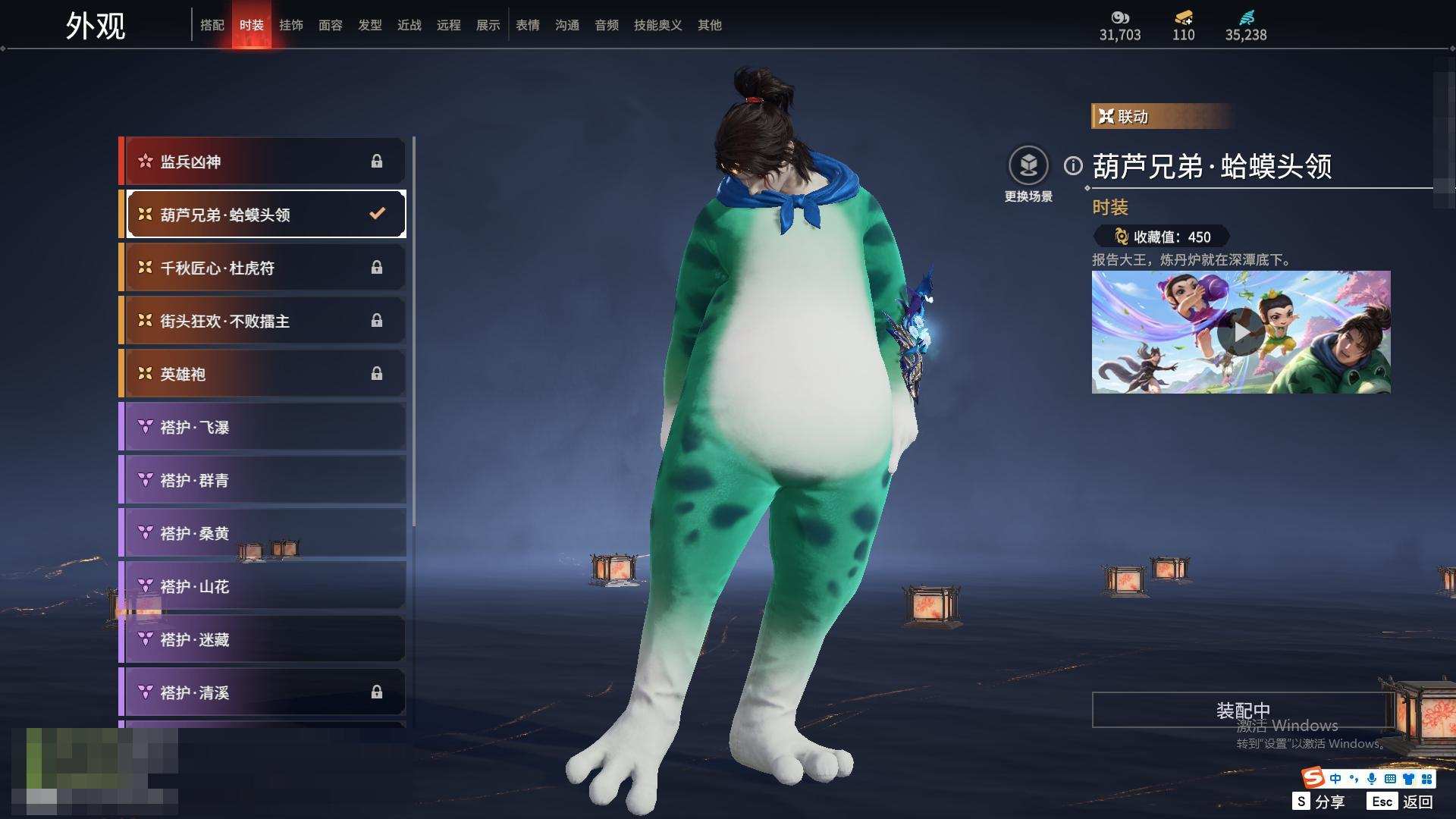The image size is (1456, 819).
Task: Choose the 褡护·山花 outfit
Action: [x=262, y=586]
